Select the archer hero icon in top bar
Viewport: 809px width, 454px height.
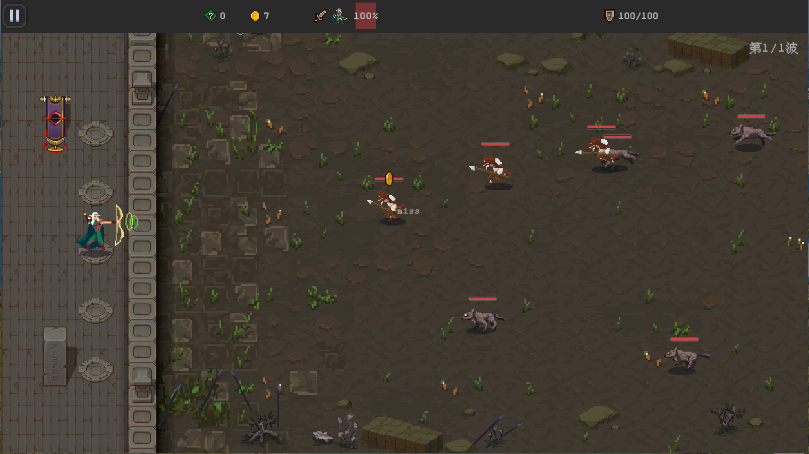(x=339, y=16)
